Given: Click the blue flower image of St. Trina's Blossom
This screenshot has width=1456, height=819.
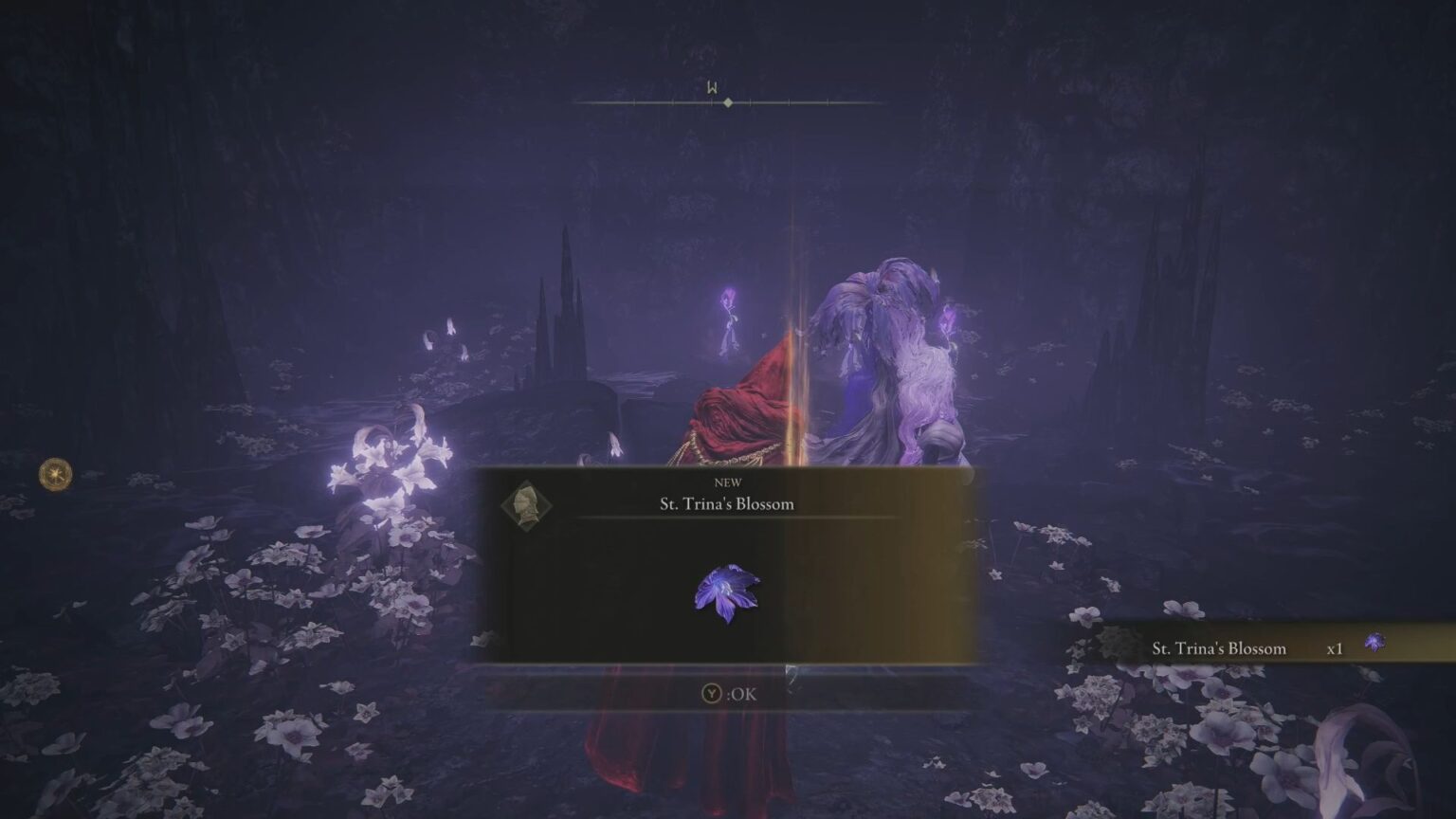Looking at the screenshot, I should (729, 592).
